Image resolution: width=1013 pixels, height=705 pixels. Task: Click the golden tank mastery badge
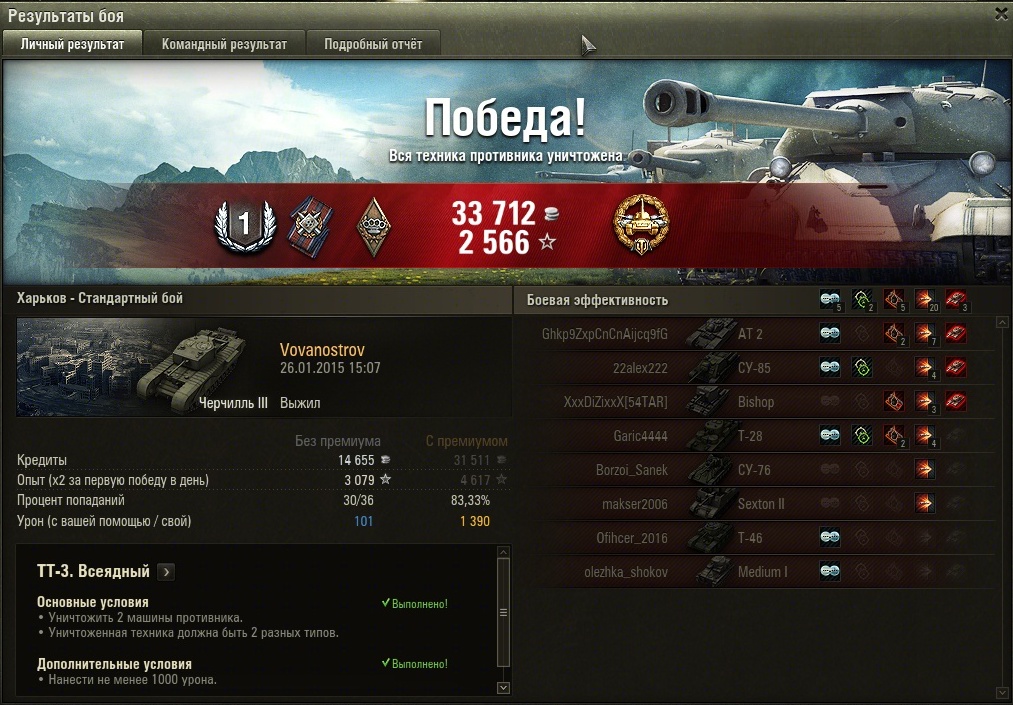(640, 225)
